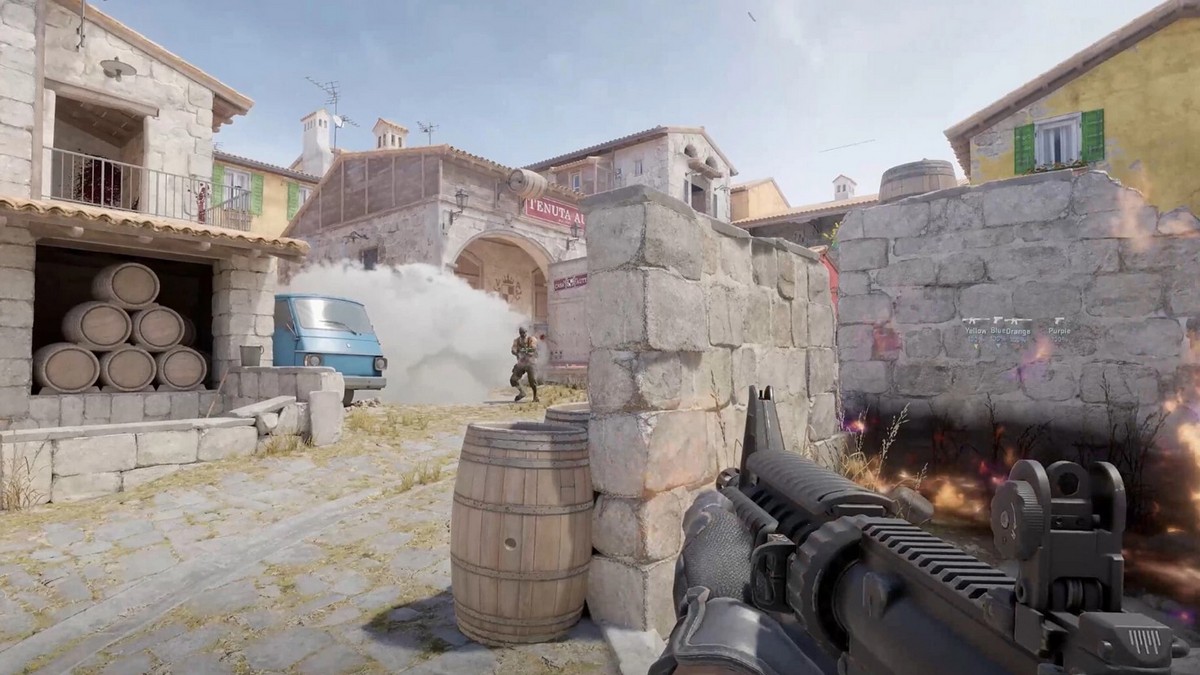Select the Yellow teammate name tag
Viewport: 1200px width, 675px height.
coord(974,330)
